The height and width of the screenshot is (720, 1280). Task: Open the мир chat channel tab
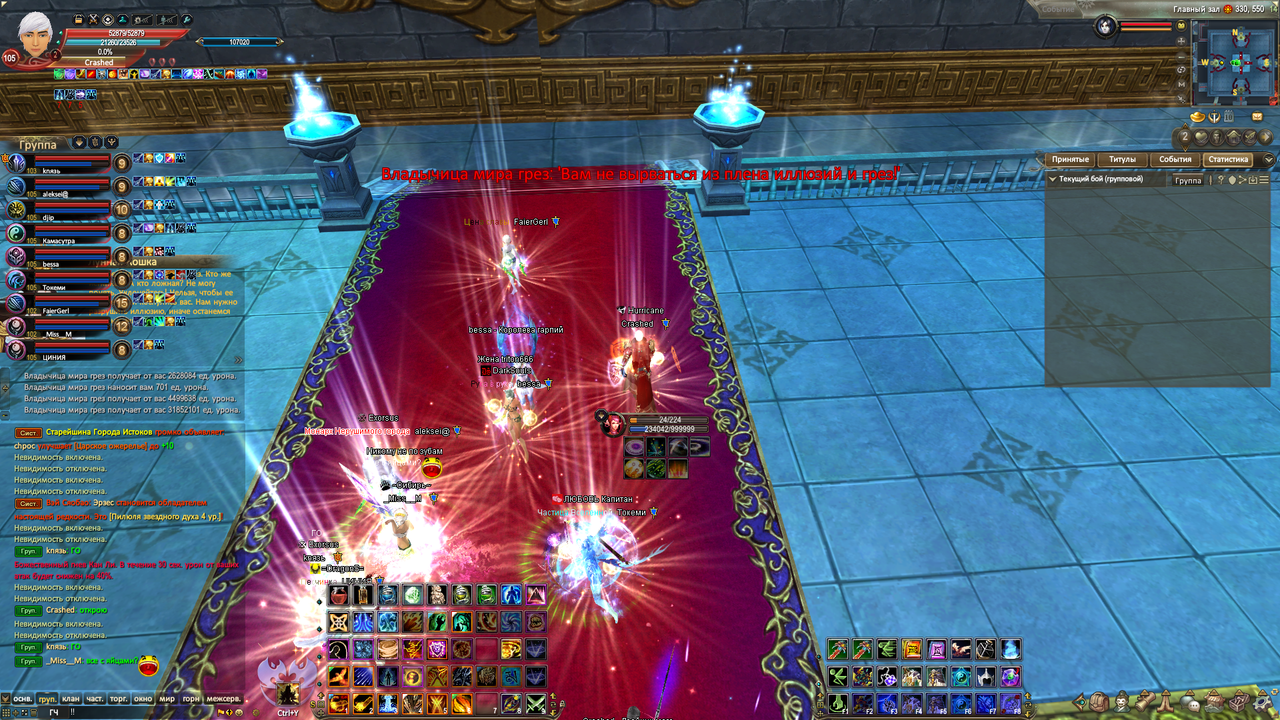click(167, 699)
